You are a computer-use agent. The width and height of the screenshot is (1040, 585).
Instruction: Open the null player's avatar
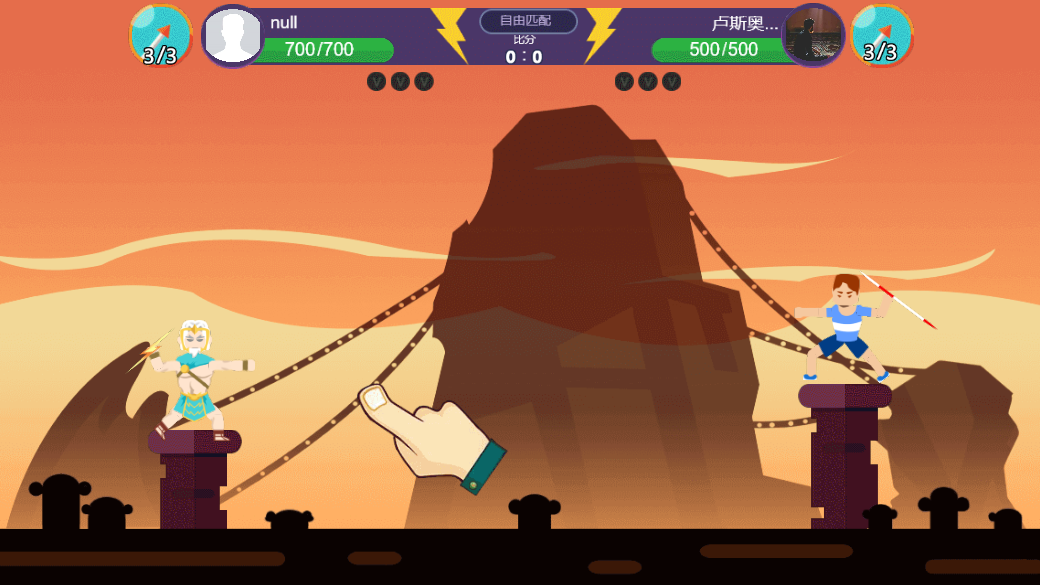[233, 36]
